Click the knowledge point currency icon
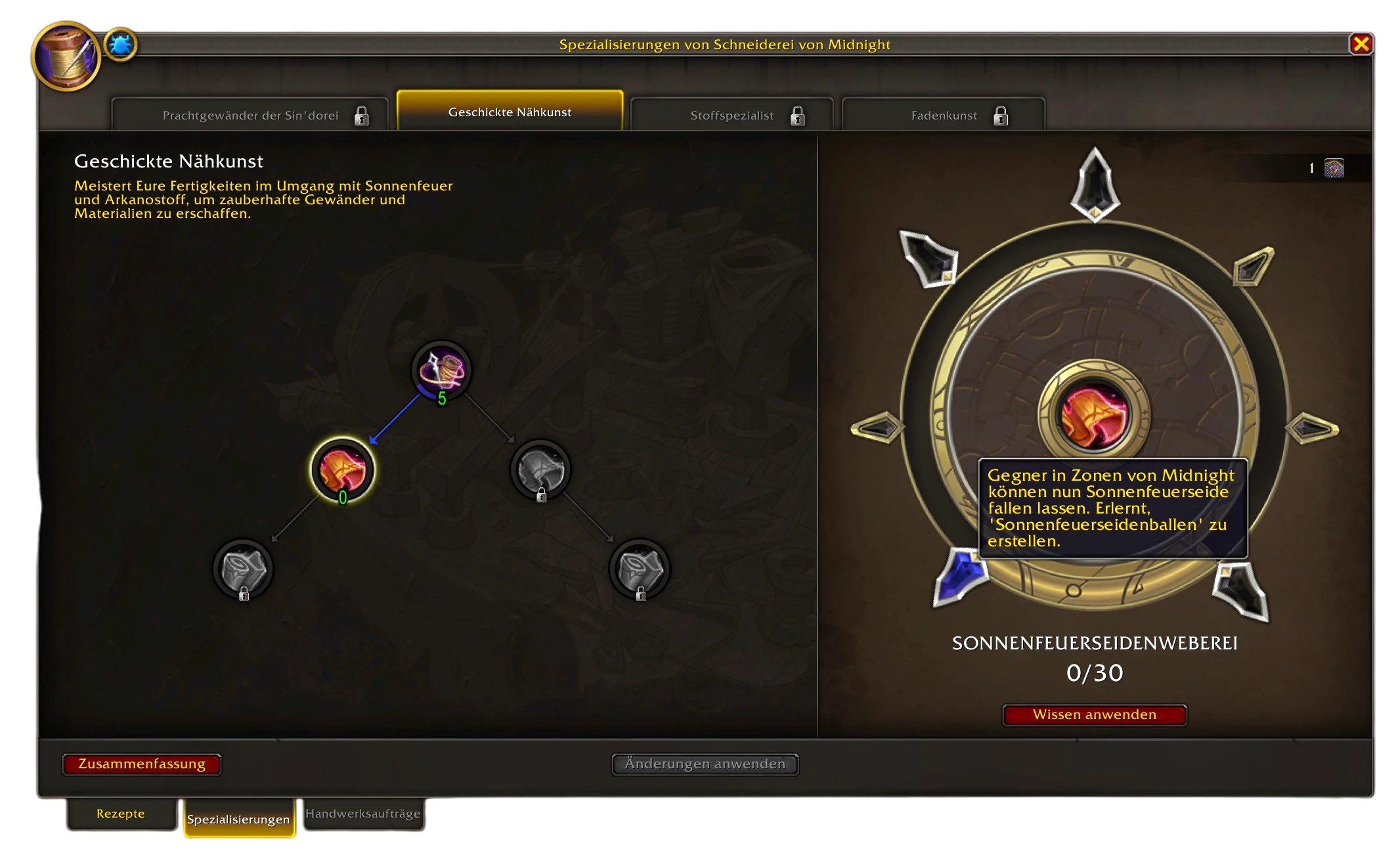The width and height of the screenshot is (1400, 855). [1334, 168]
